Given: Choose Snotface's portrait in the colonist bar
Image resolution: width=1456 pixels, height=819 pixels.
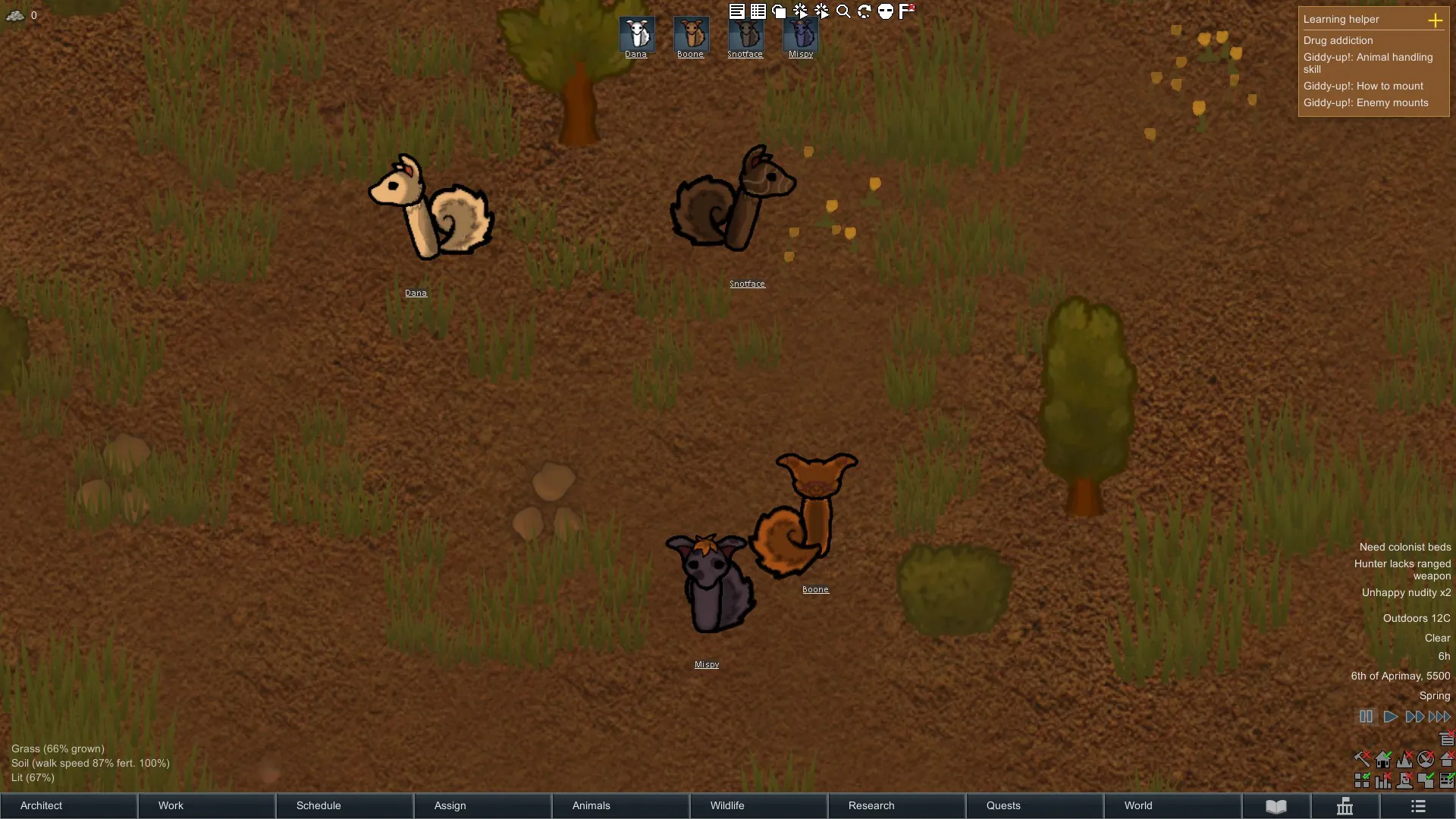Looking at the screenshot, I should (x=745, y=34).
